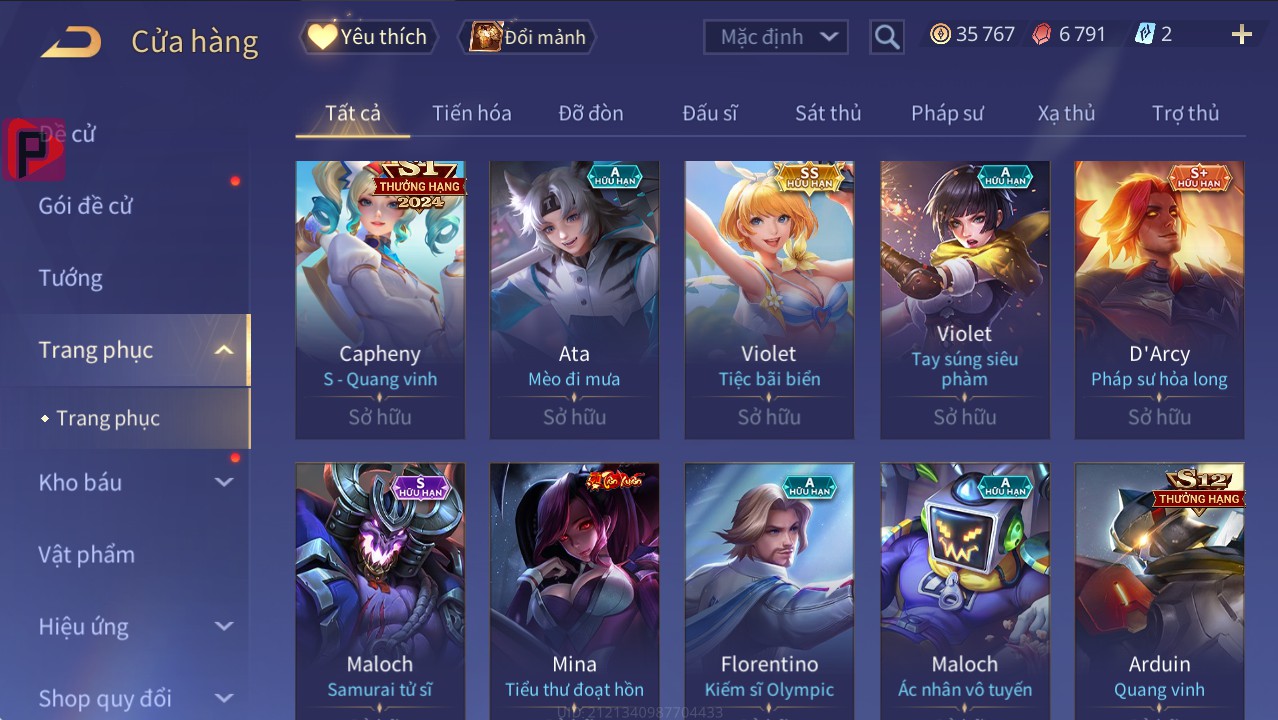Go back using the return arrow
The image size is (1278, 720).
coord(71,42)
